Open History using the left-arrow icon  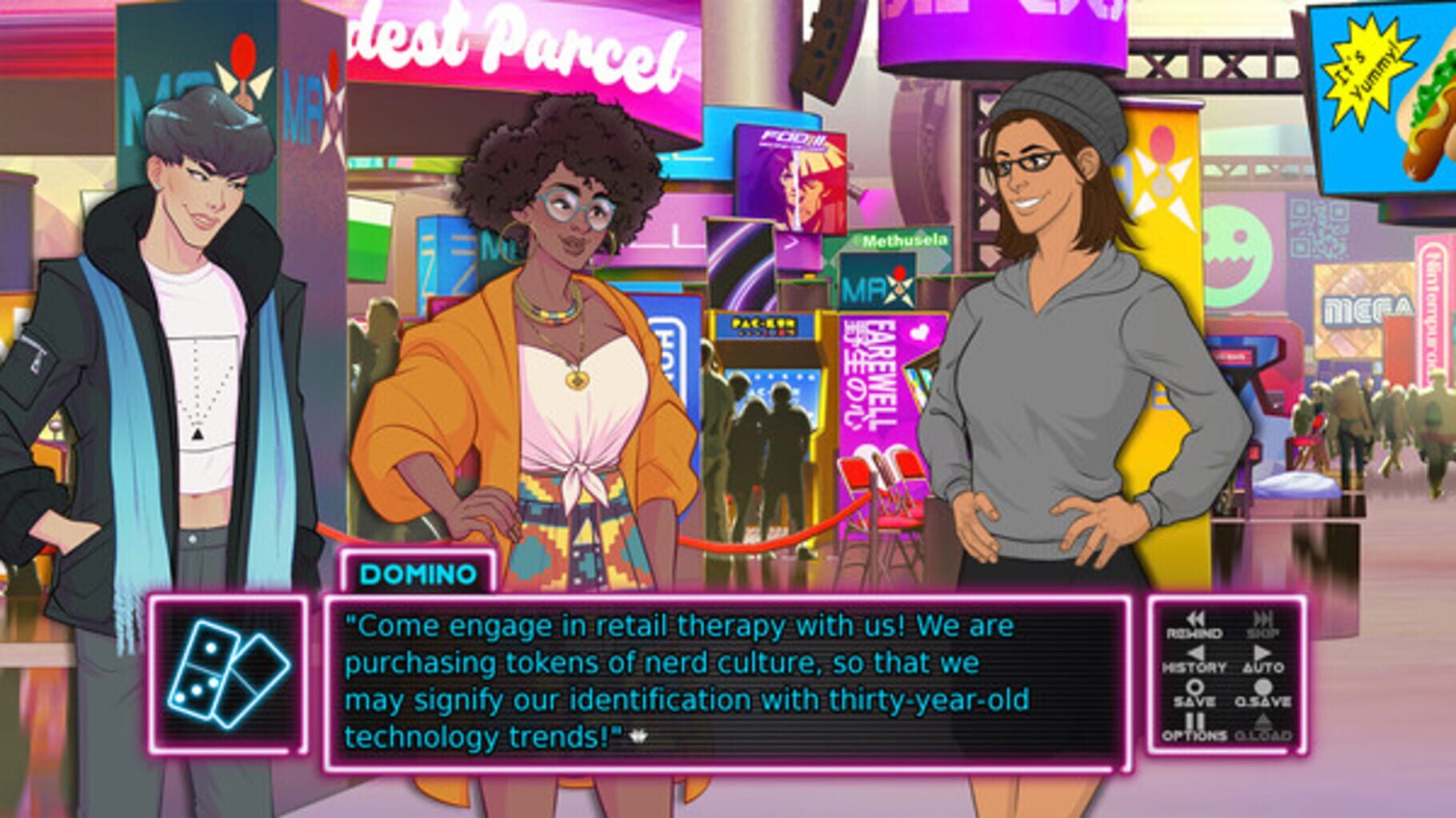(x=1195, y=653)
